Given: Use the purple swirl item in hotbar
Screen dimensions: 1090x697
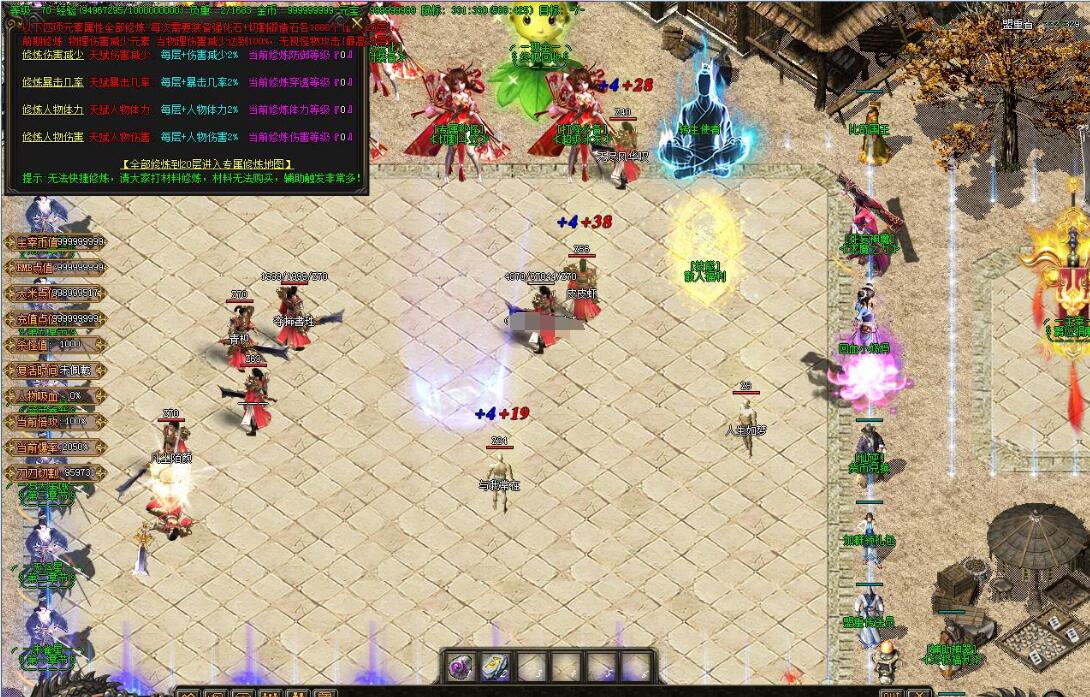Looking at the screenshot, I should point(461,666).
